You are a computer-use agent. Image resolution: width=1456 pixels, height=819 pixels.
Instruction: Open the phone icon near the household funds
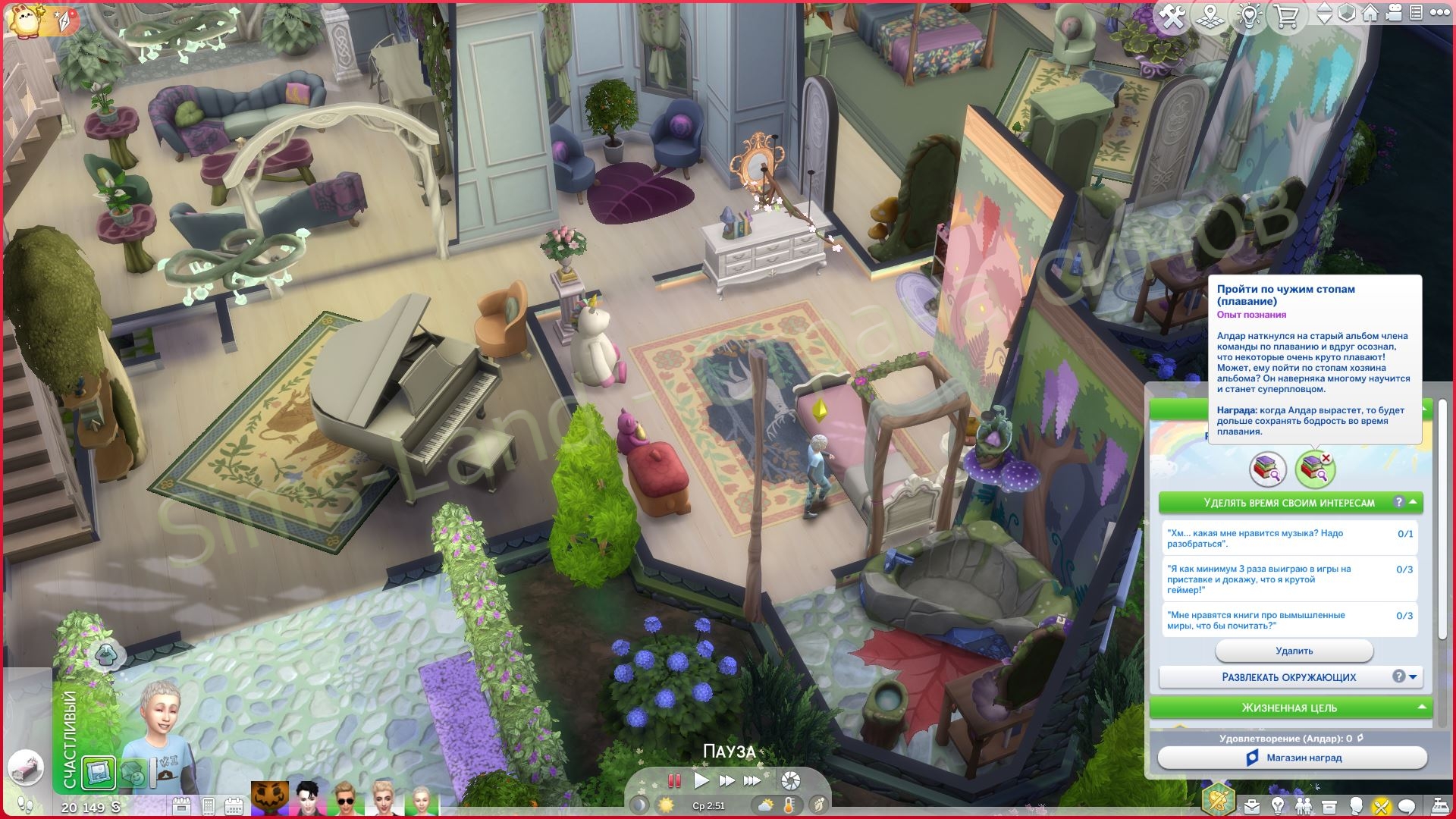click(209, 805)
